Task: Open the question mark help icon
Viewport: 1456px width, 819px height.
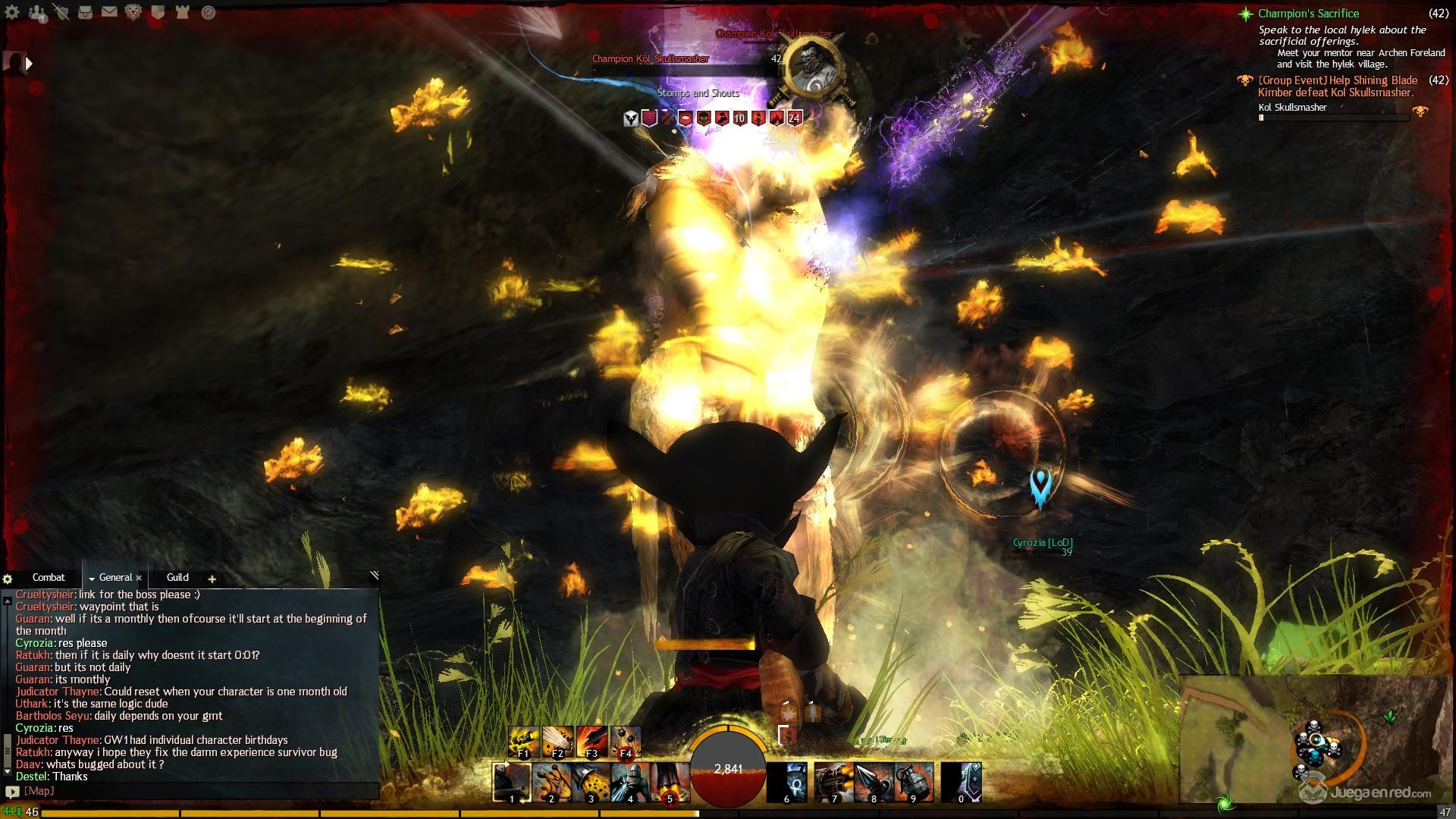Action: tap(208, 12)
